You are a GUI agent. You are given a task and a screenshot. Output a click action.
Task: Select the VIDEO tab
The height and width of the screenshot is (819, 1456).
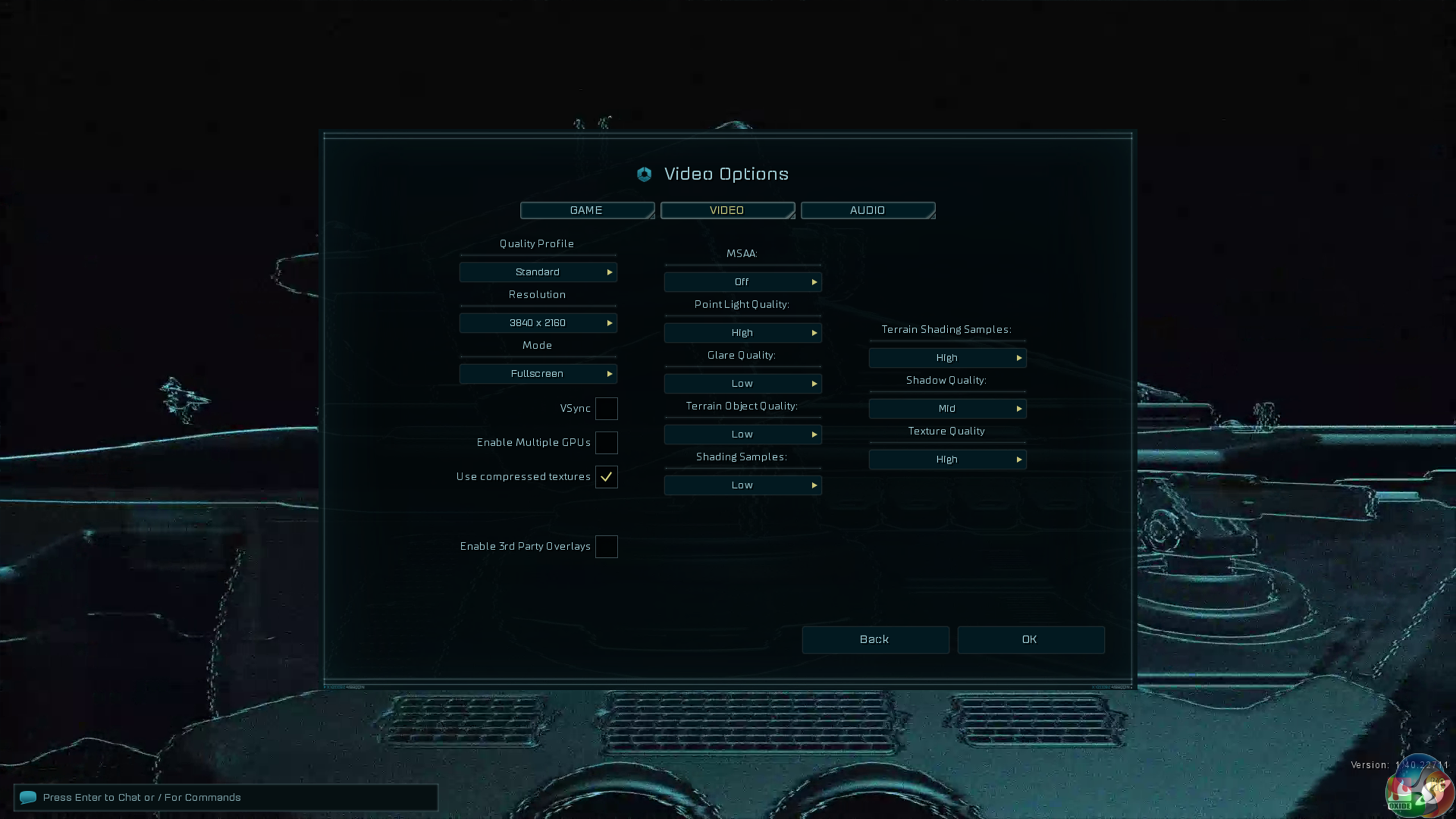pos(727,210)
